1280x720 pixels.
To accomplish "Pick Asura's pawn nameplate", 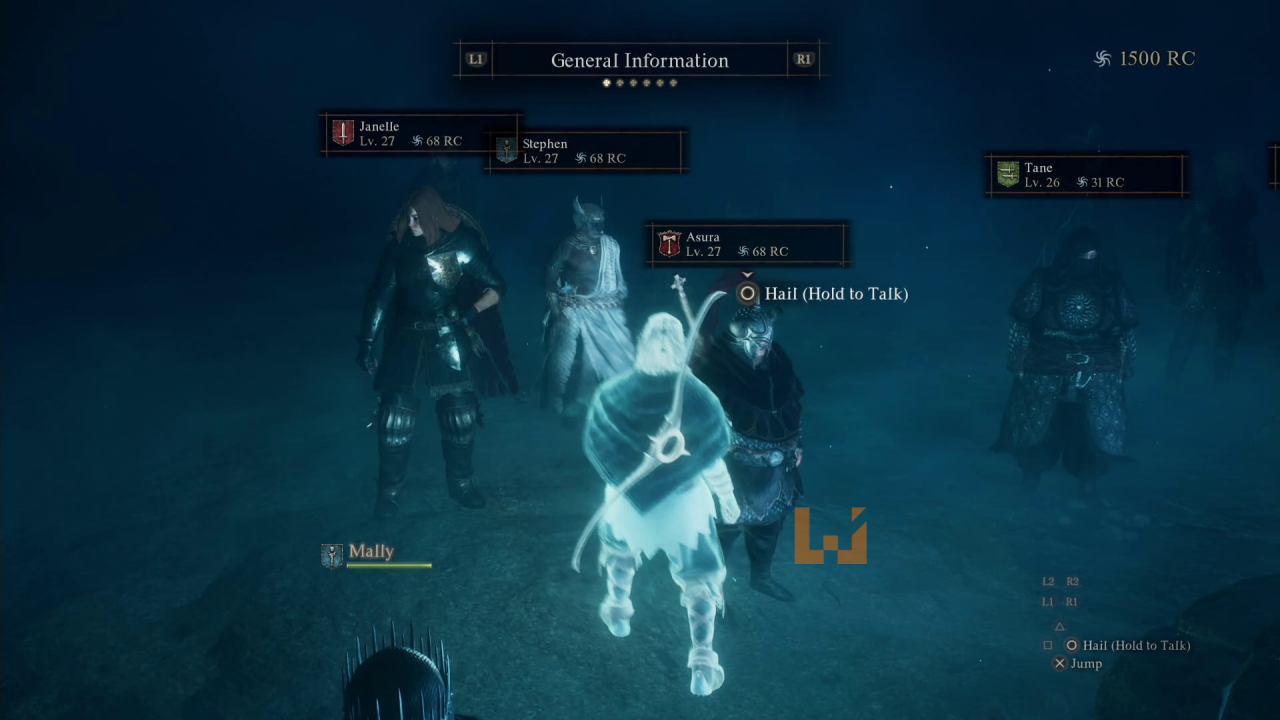I will pyautogui.click(x=748, y=244).
